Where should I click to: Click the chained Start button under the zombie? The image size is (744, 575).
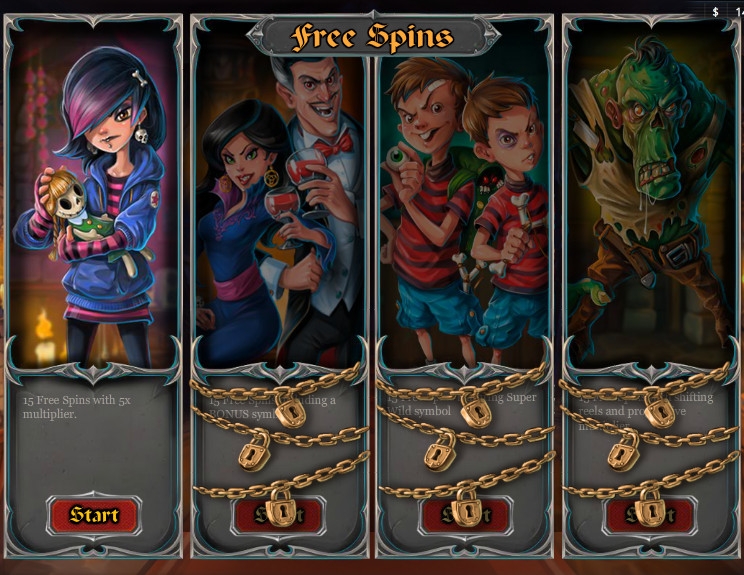click(651, 515)
